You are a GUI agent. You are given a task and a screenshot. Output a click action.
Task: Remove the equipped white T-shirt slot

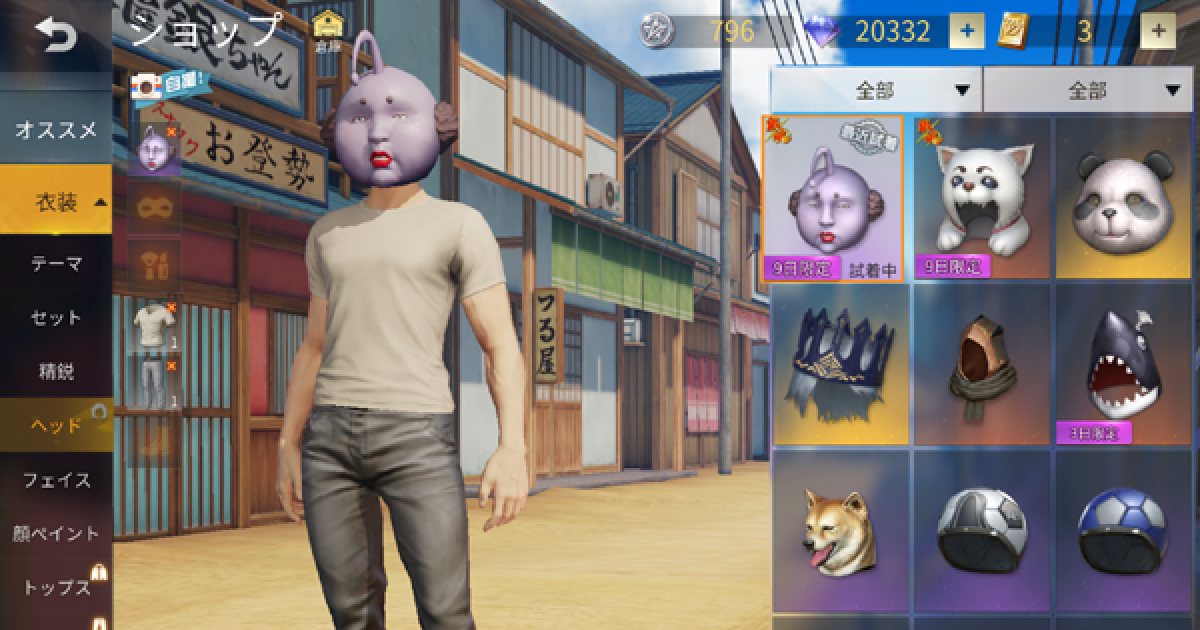[x=171, y=306]
